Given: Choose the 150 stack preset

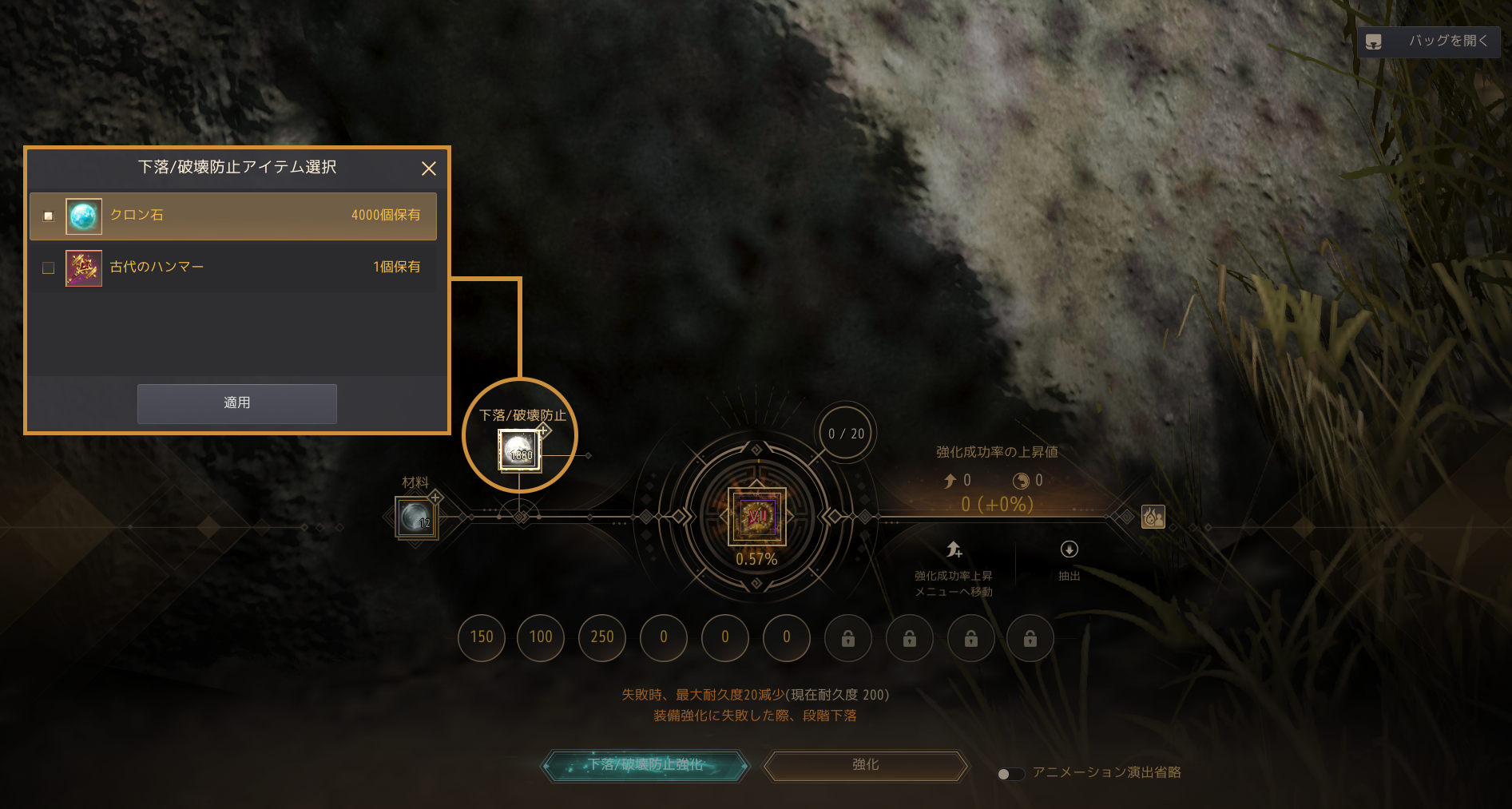Looking at the screenshot, I should 482,637.
